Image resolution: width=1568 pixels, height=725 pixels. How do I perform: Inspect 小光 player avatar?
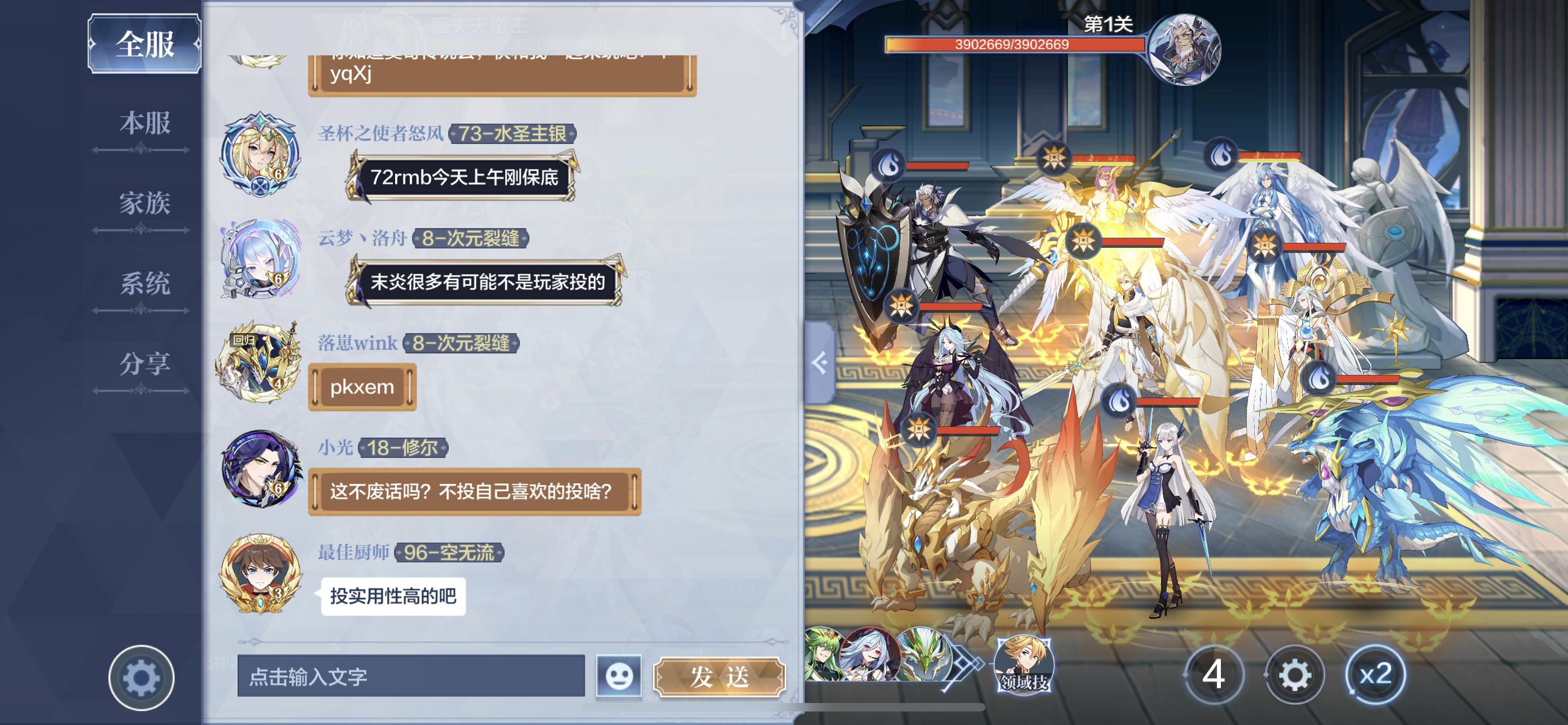tap(261, 469)
